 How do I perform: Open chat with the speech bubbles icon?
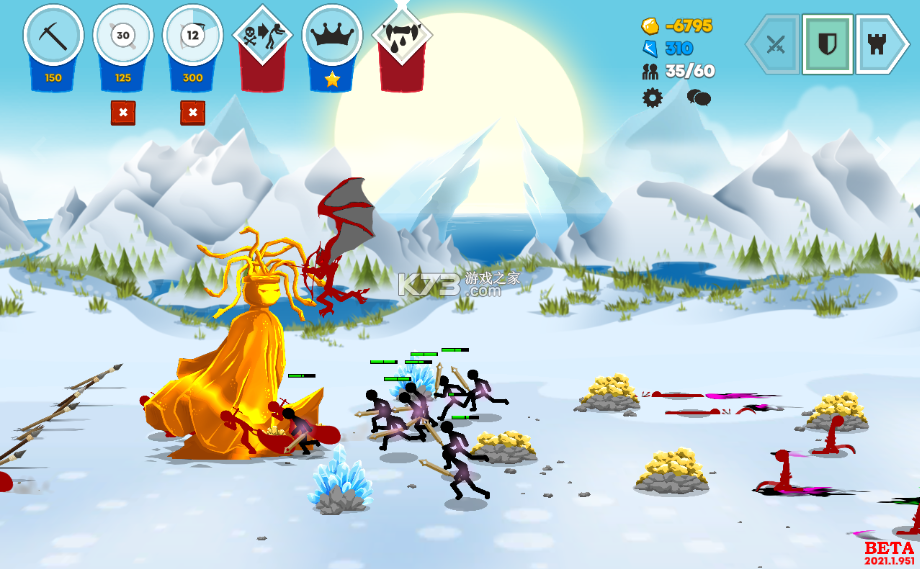[x=698, y=97]
